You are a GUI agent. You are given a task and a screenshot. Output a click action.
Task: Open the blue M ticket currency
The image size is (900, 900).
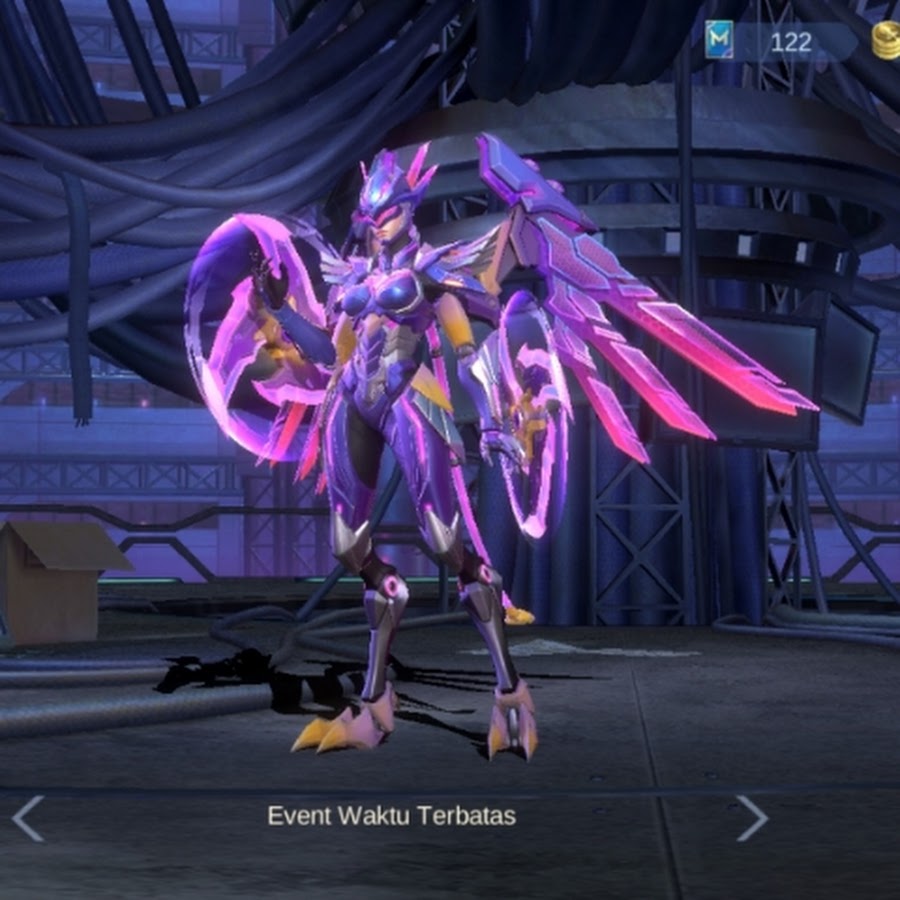719,40
